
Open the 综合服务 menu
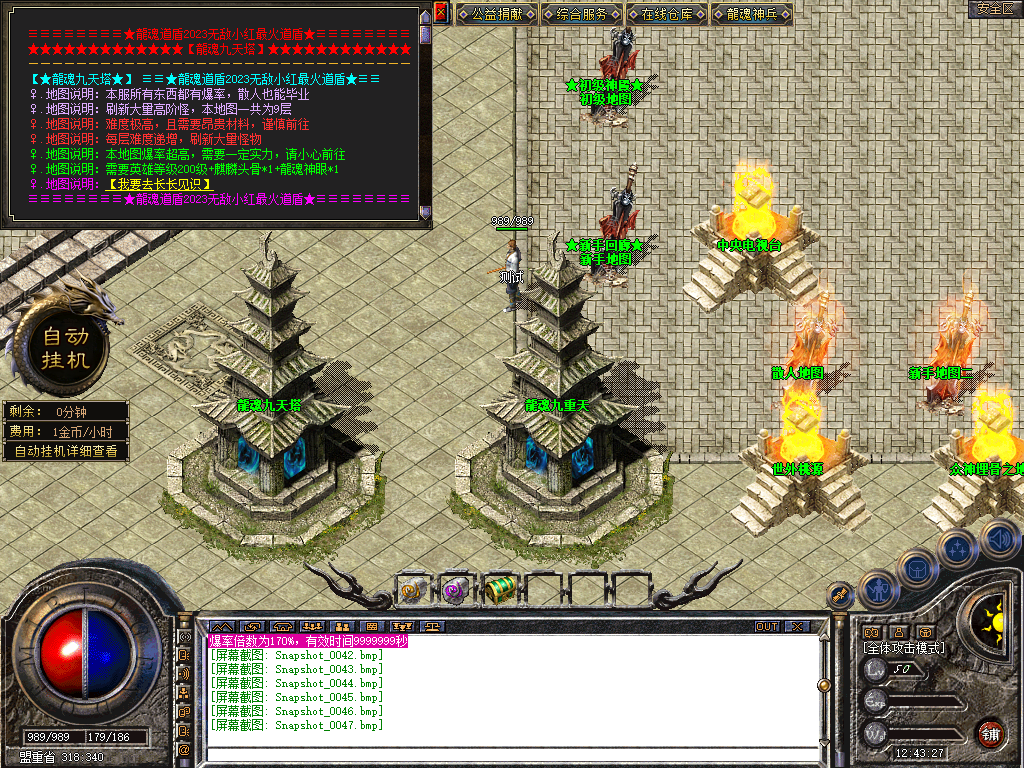(582, 14)
